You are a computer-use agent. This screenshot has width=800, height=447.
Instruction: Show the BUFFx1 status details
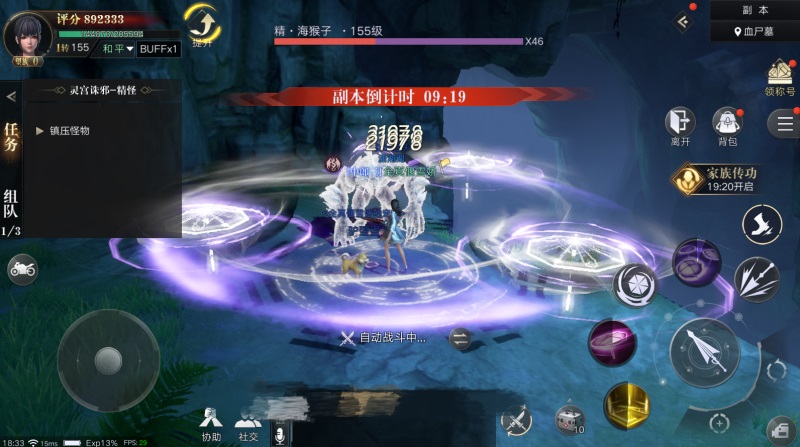(159, 48)
